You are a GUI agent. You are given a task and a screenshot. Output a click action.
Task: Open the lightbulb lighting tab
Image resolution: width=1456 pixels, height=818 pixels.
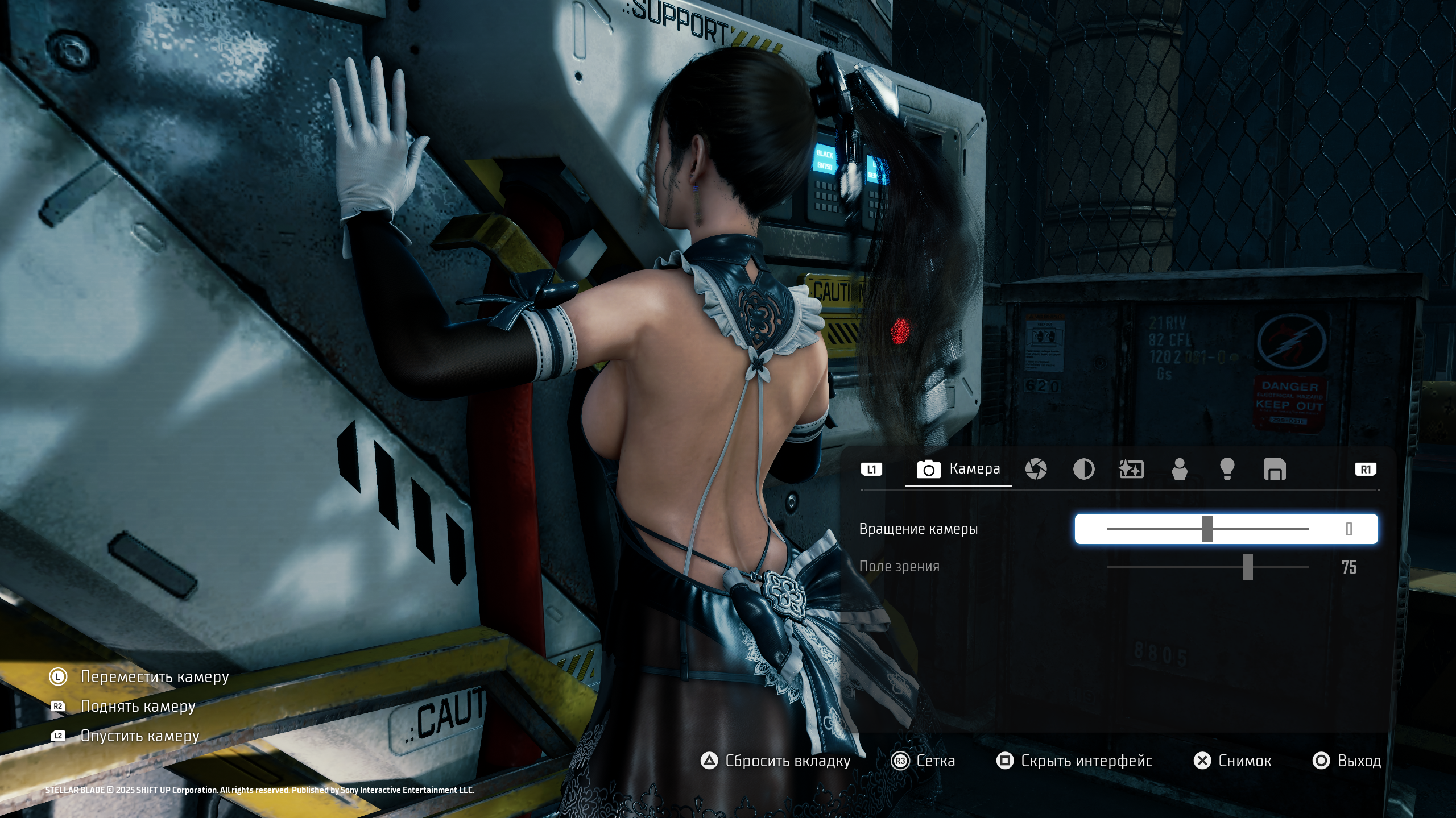(1227, 470)
